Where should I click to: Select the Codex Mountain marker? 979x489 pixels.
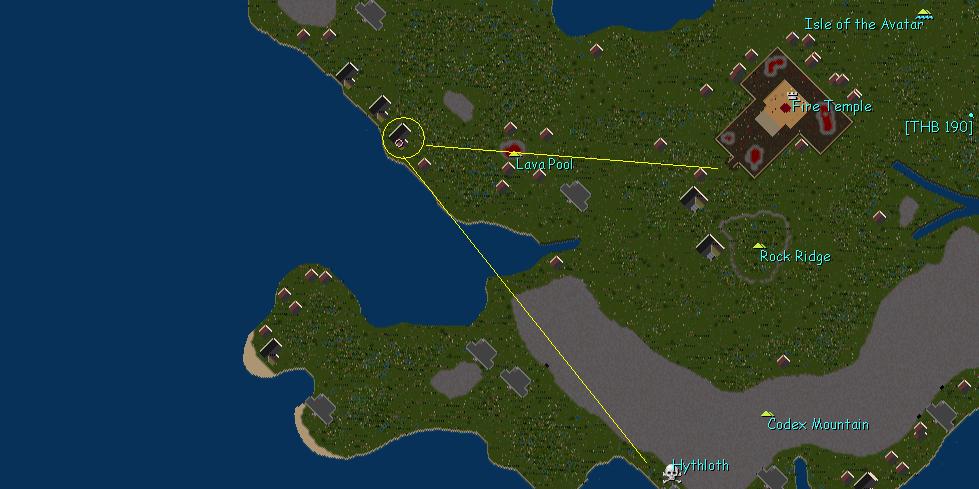(x=767, y=413)
